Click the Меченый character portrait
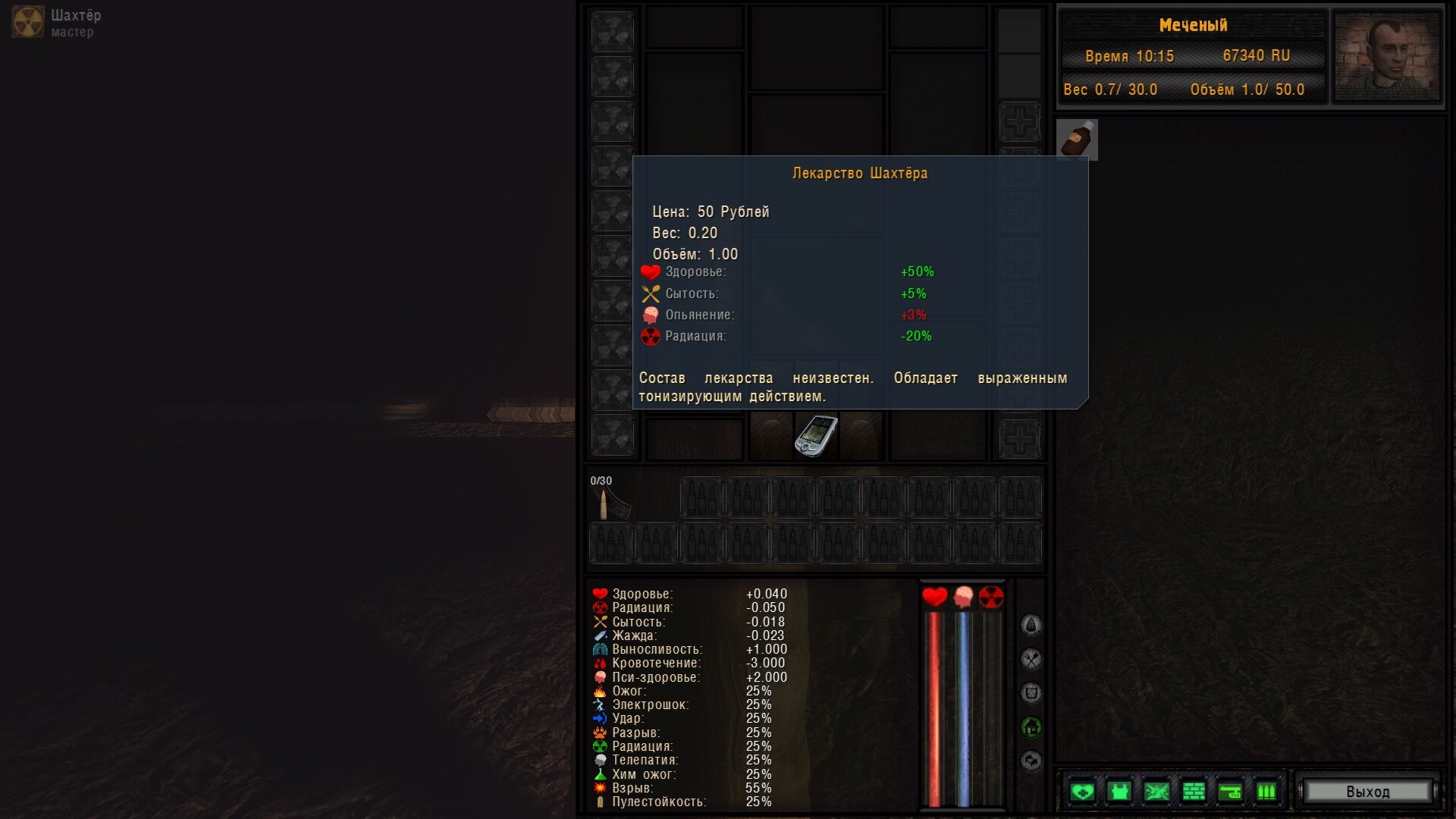The width and height of the screenshot is (1456, 819). pyautogui.click(x=1386, y=56)
